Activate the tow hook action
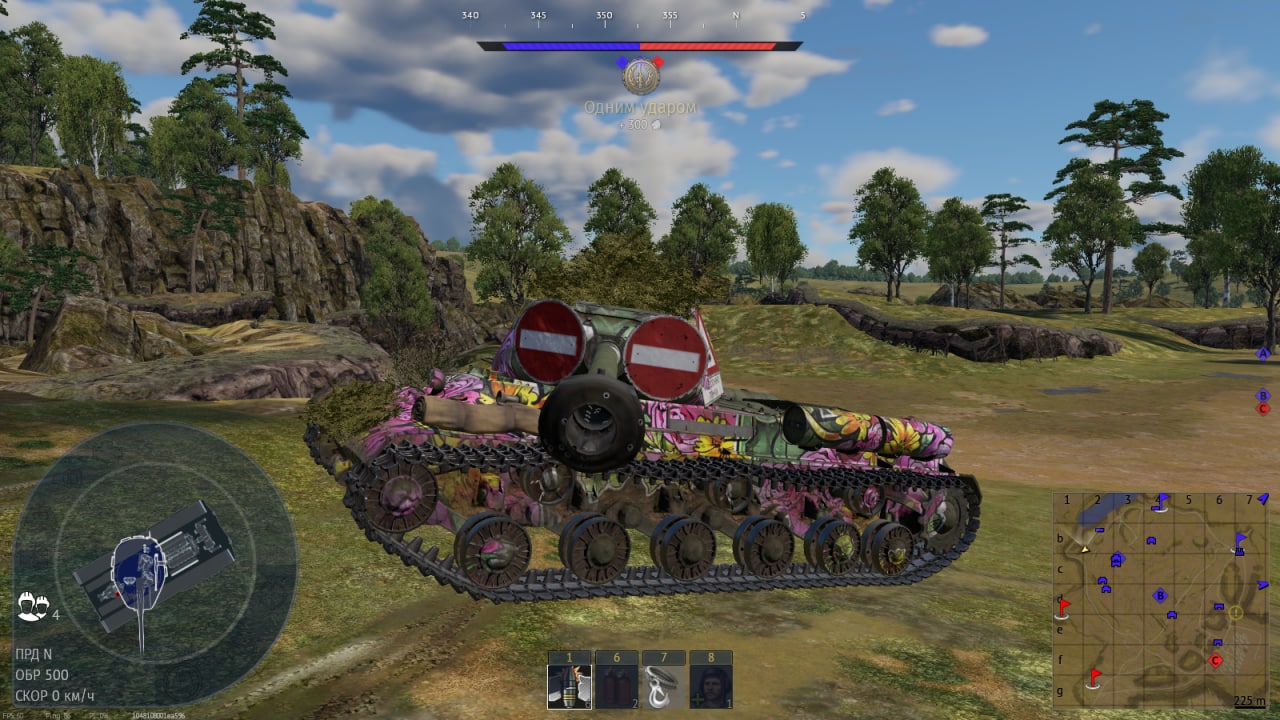The height and width of the screenshot is (720, 1280). coord(664,687)
